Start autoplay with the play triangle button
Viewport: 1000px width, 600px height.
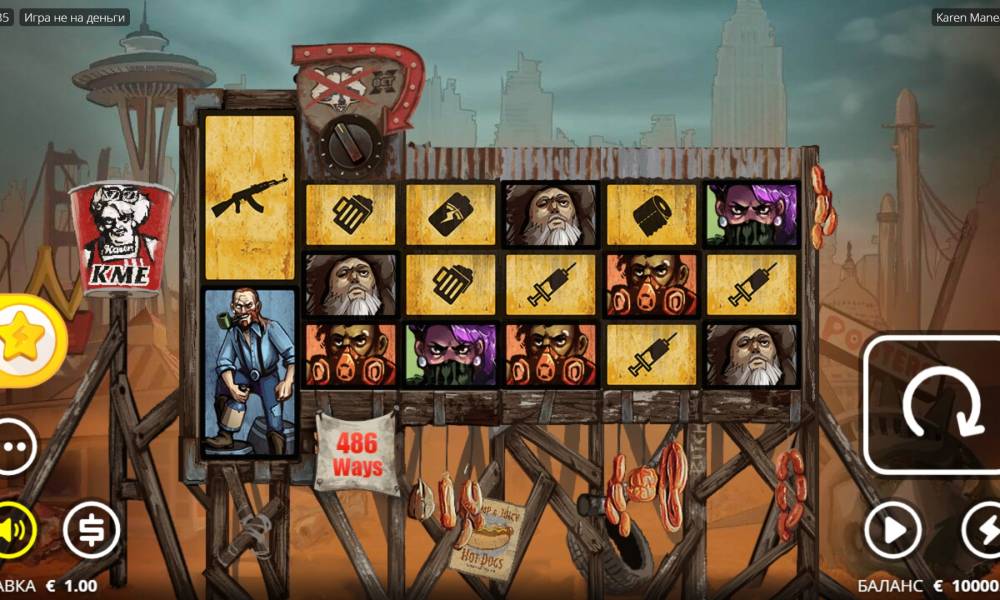(892, 530)
